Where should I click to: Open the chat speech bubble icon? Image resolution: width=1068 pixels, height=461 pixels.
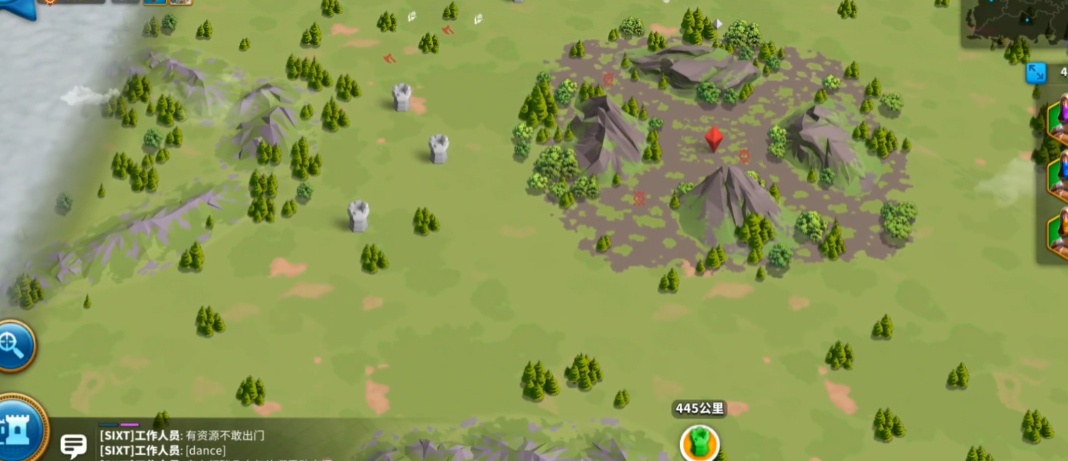73,445
